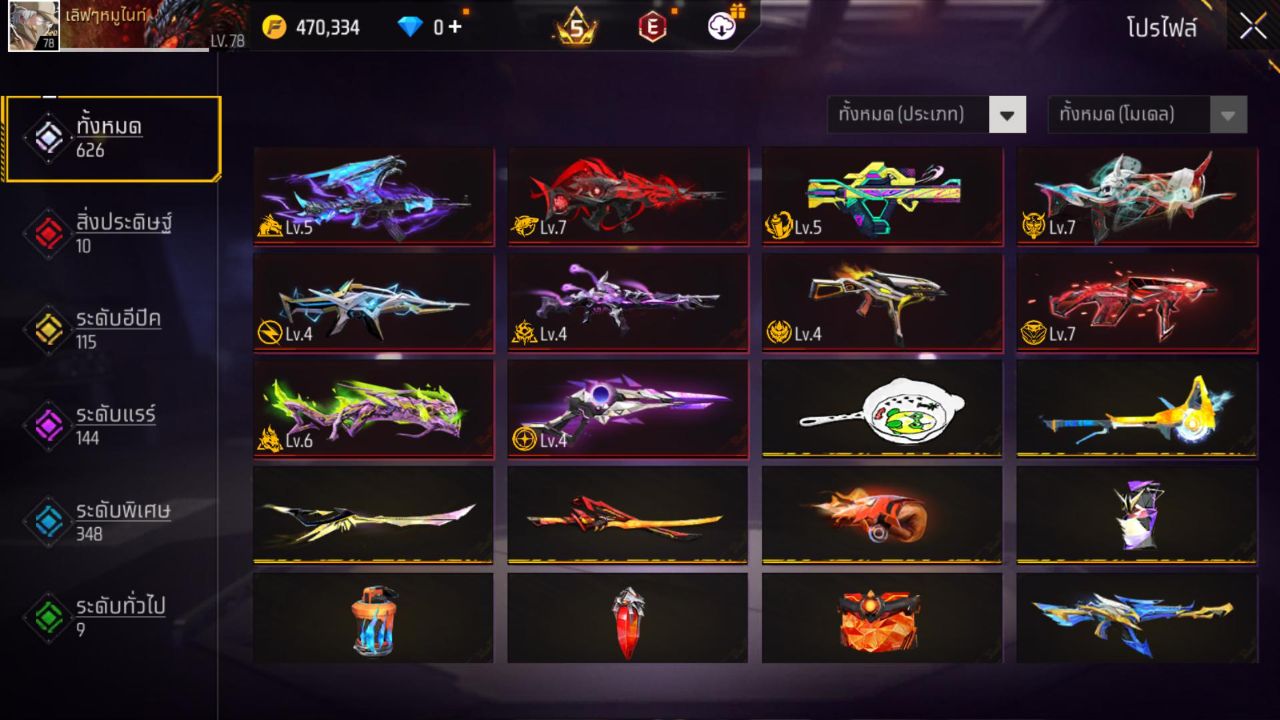Click the plus next to diamond balance

(x=455, y=27)
